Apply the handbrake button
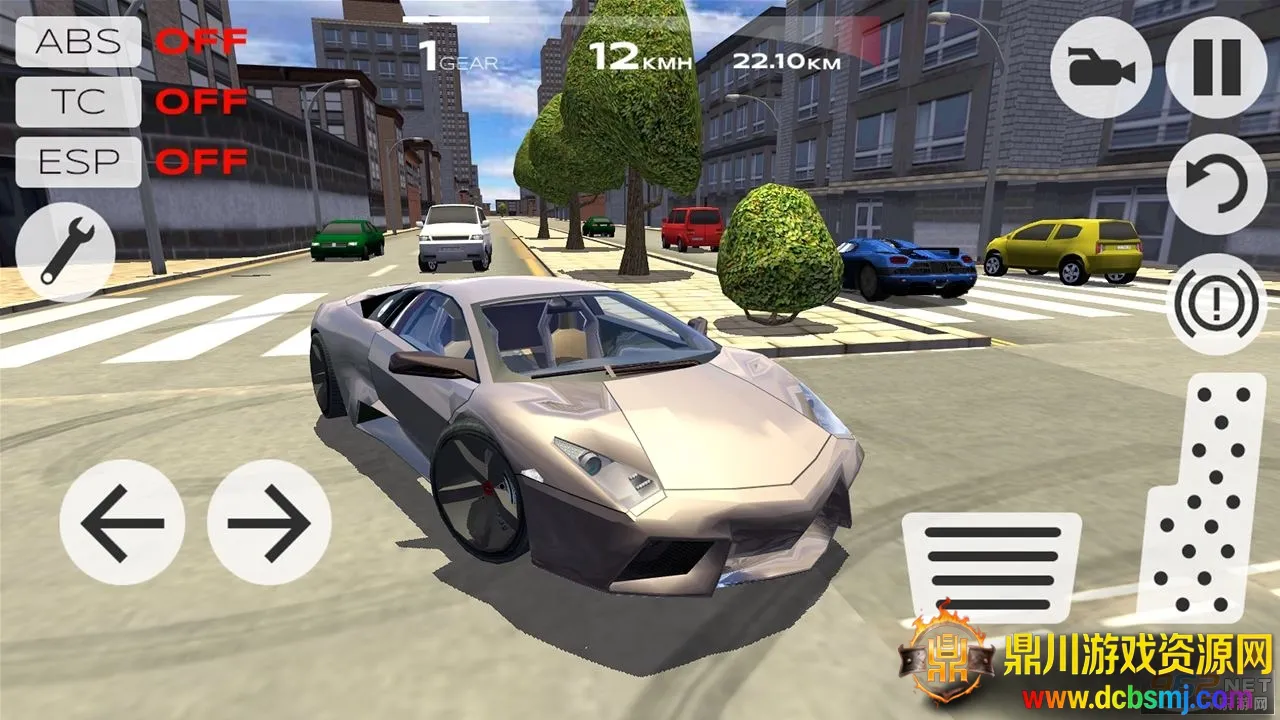This screenshot has width=1280, height=720. 1216,303
